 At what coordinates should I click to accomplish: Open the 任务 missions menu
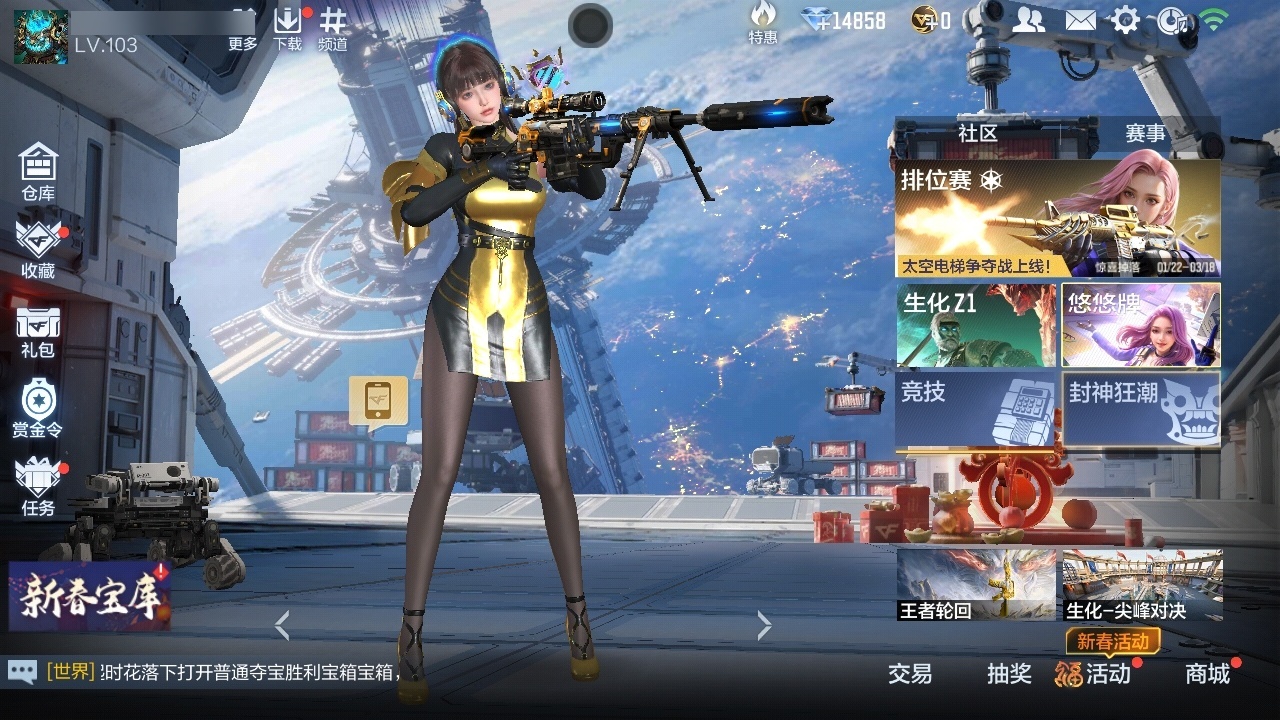coord(38,486)
